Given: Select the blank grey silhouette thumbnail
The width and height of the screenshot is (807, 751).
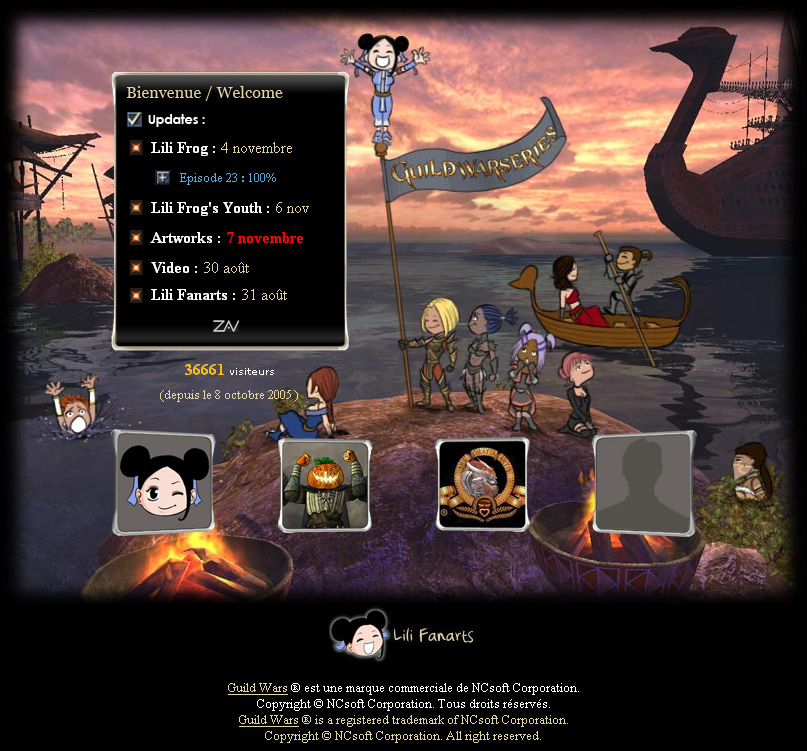Looking at the screenshot, I should pos(643,484).
